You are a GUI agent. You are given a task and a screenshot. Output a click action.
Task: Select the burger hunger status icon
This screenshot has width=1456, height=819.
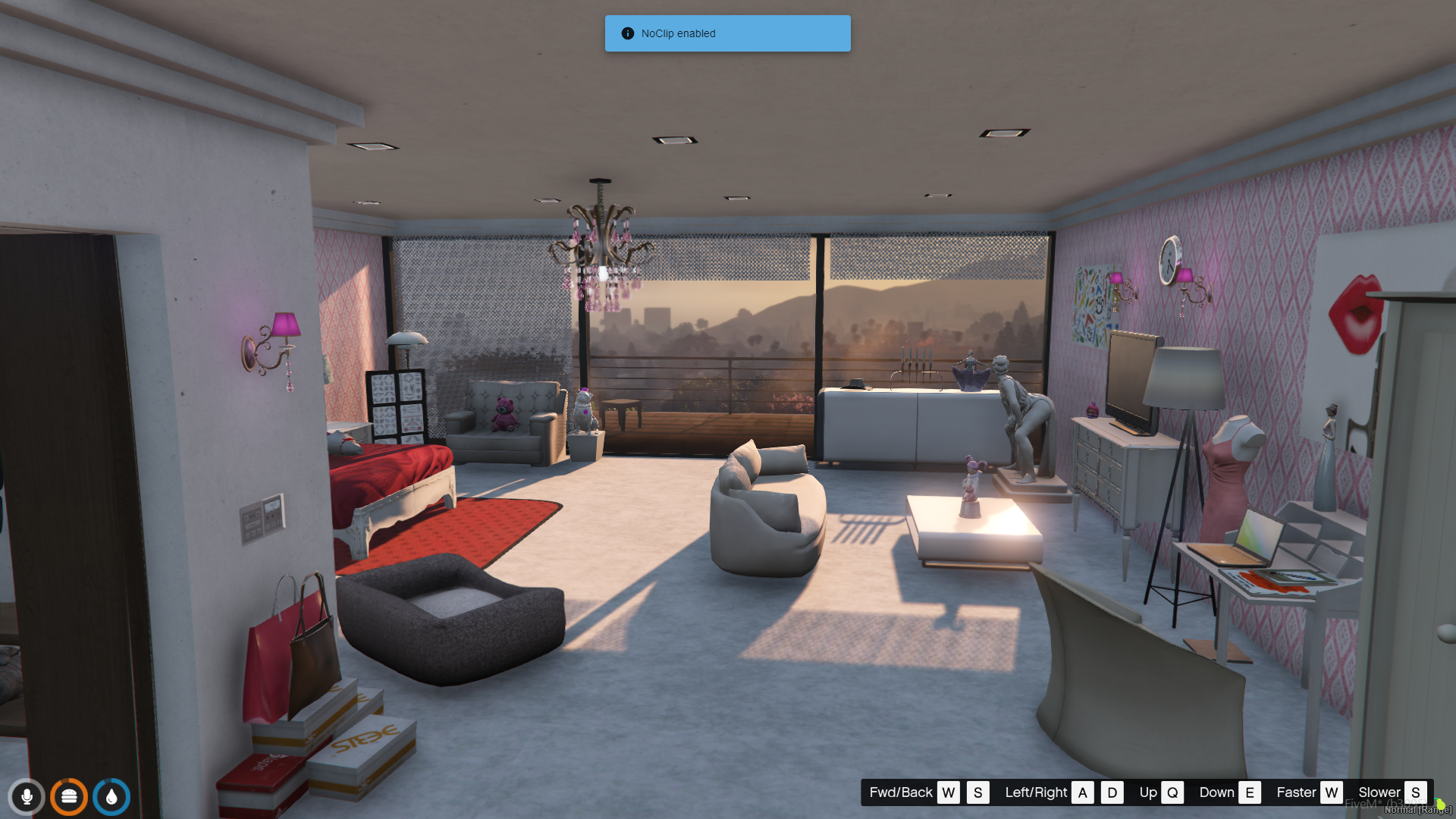click(69, 796)
